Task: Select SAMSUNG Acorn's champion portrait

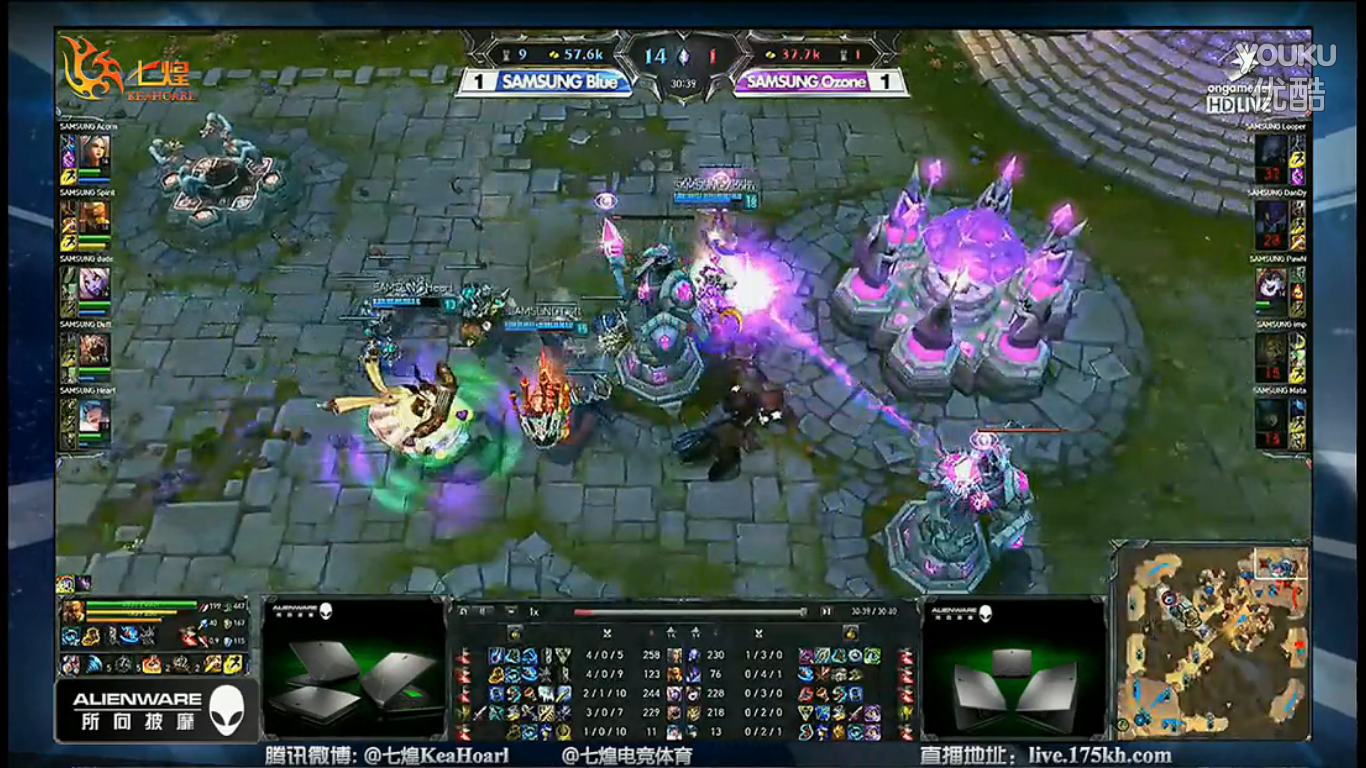Action: tap(95, 151)
